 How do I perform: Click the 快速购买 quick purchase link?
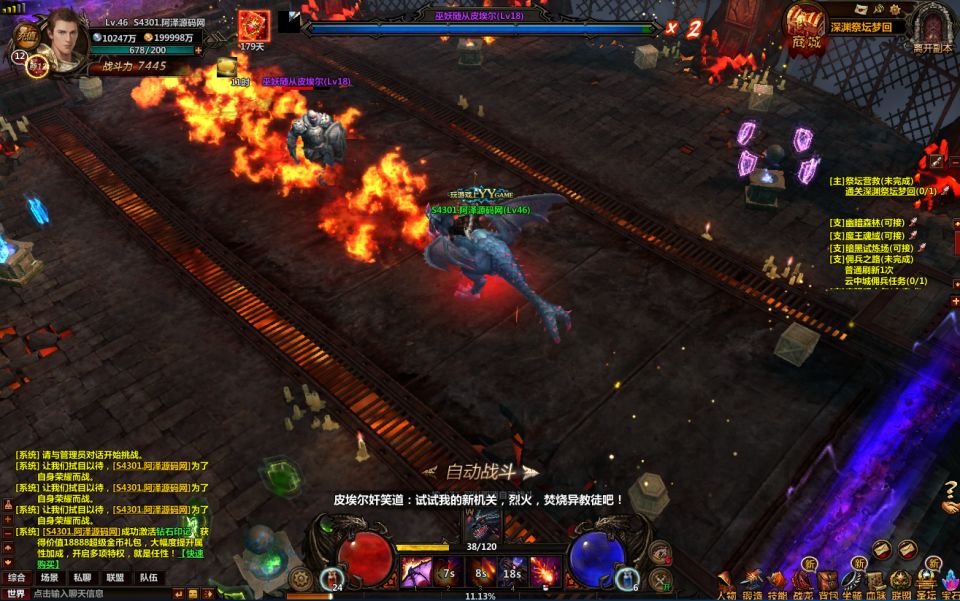(x=187, y=557)
